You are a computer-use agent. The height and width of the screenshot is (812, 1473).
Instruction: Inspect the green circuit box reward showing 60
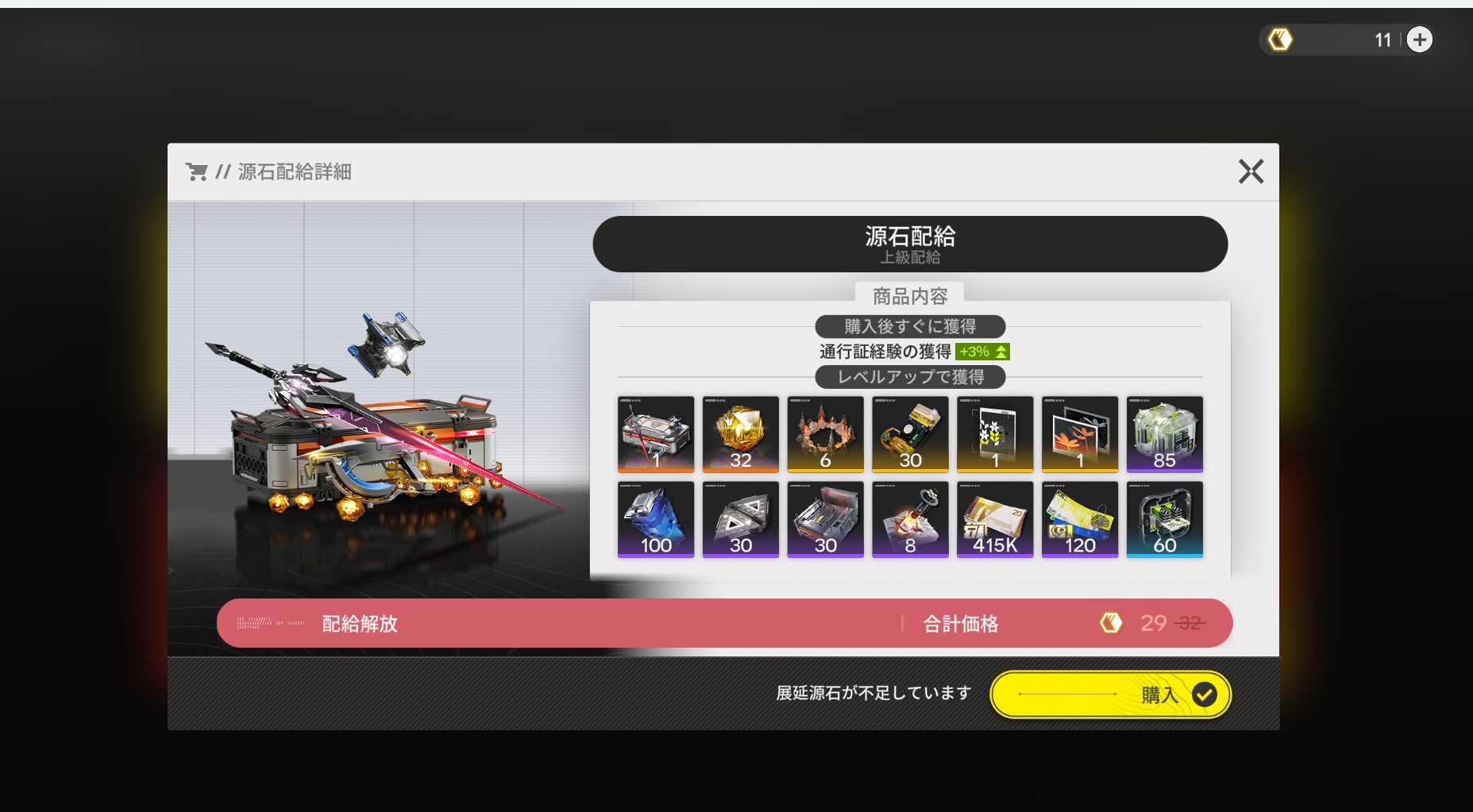[x=1164, y=519]
